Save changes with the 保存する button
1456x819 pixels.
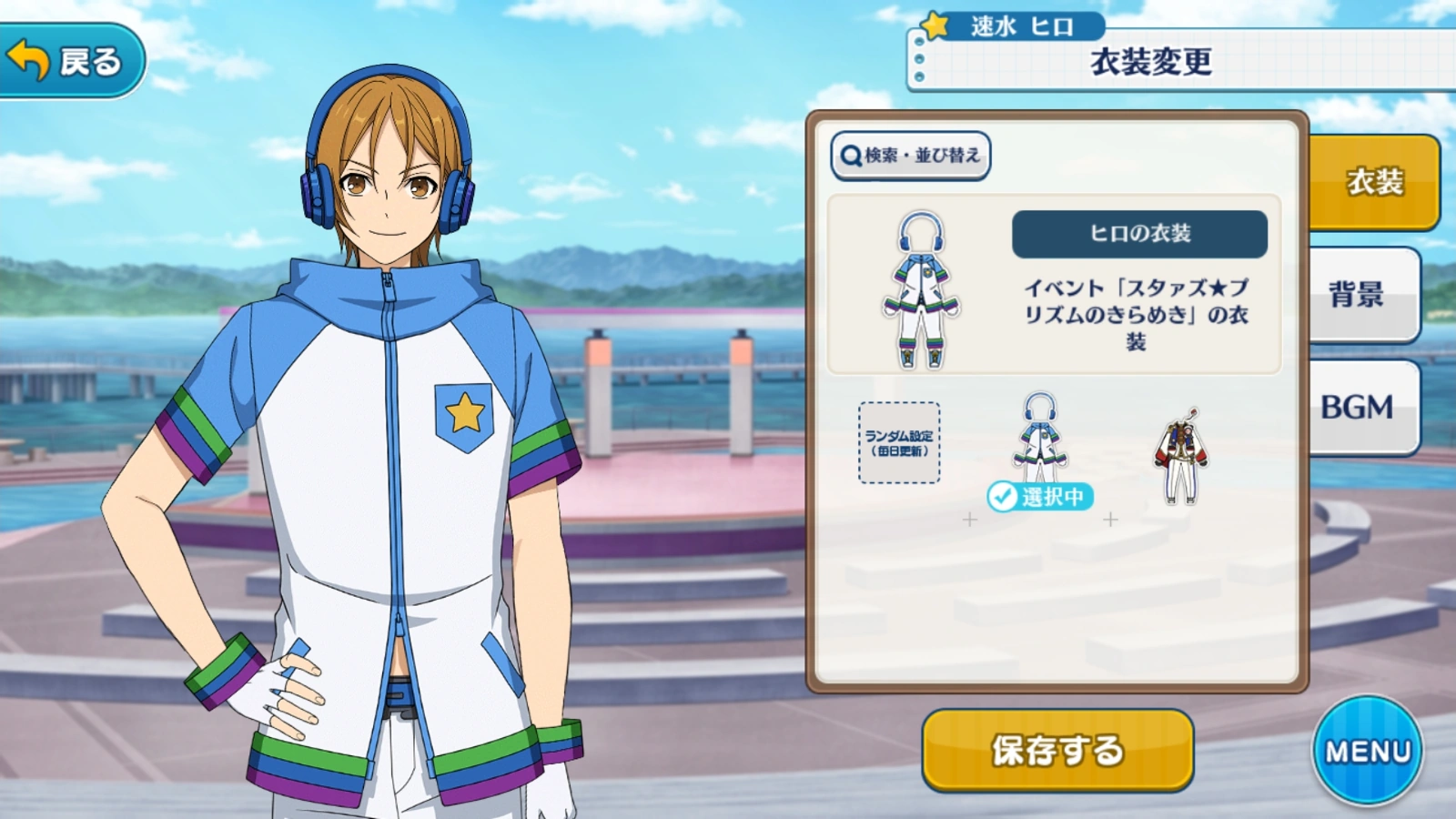click(x=1057, y=750)
